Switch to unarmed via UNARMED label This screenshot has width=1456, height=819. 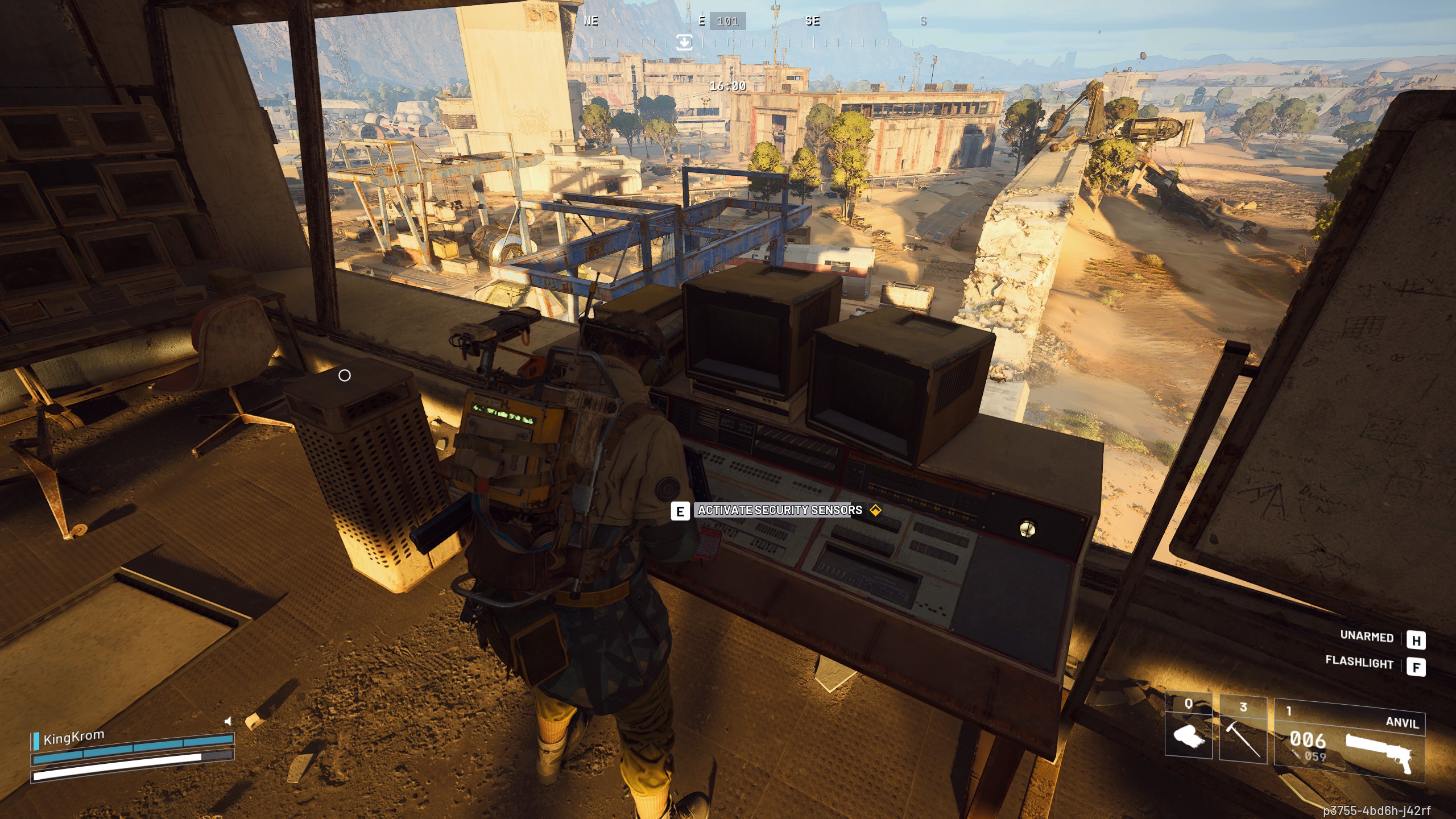click(1366, 638)
